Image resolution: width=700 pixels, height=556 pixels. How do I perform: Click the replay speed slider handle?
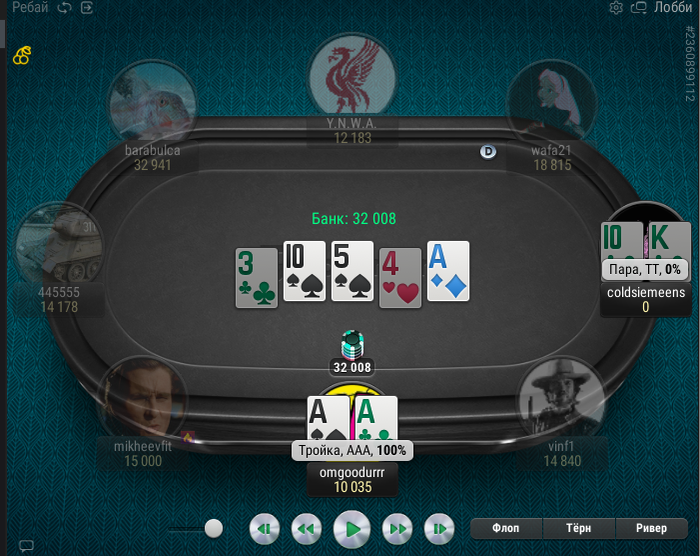tap(213, 528)
